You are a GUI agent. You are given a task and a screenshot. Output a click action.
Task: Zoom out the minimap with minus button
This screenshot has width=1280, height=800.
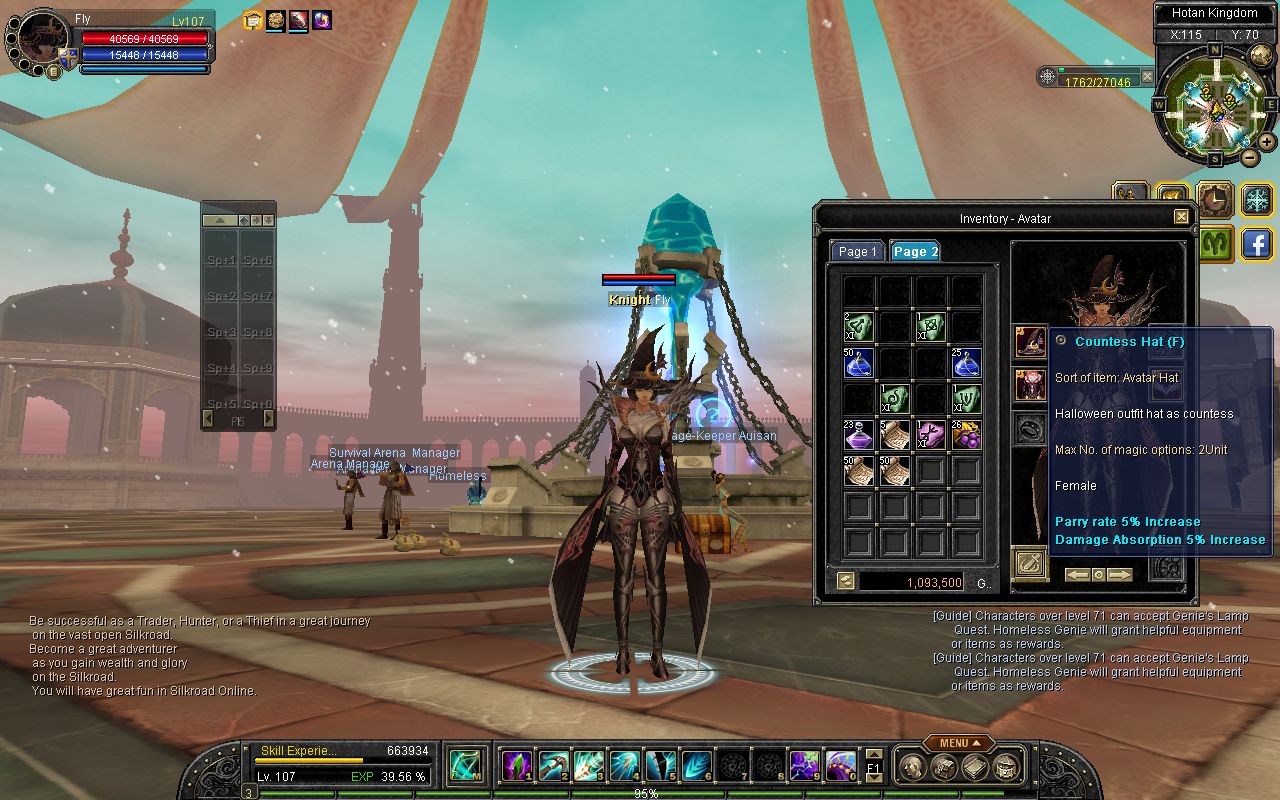tap(1250, 157)
